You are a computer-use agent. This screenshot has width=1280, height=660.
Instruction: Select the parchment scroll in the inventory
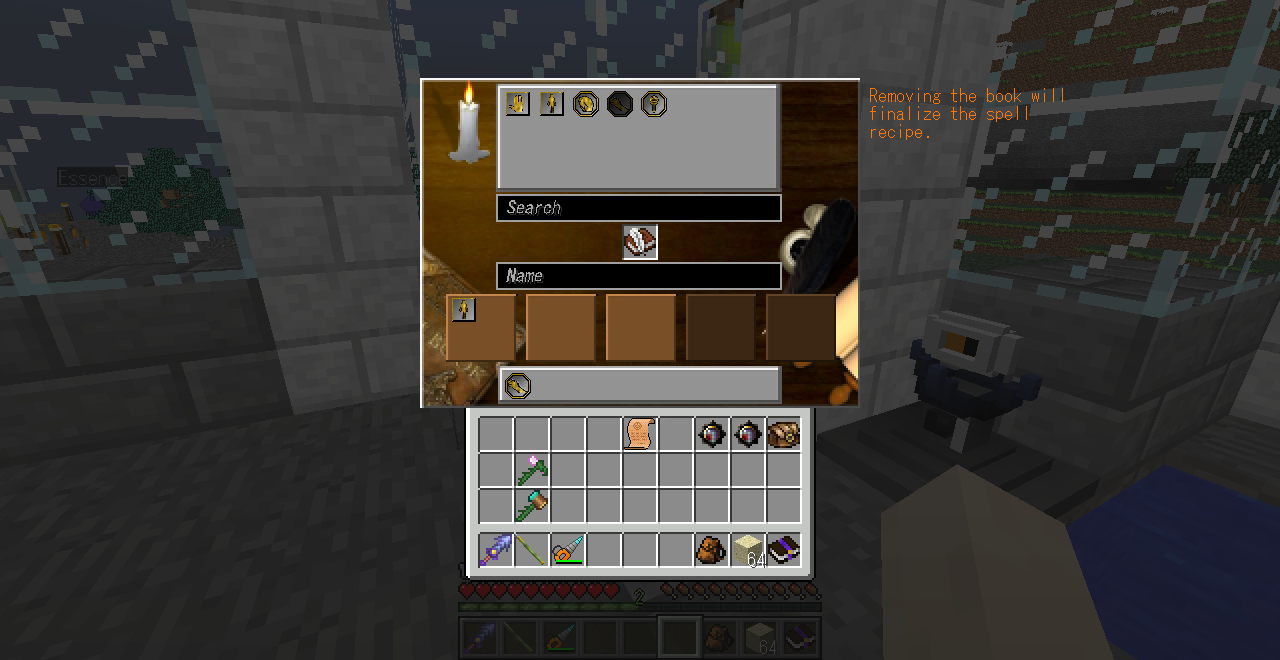pyautogui.click(x=640, y=434)
